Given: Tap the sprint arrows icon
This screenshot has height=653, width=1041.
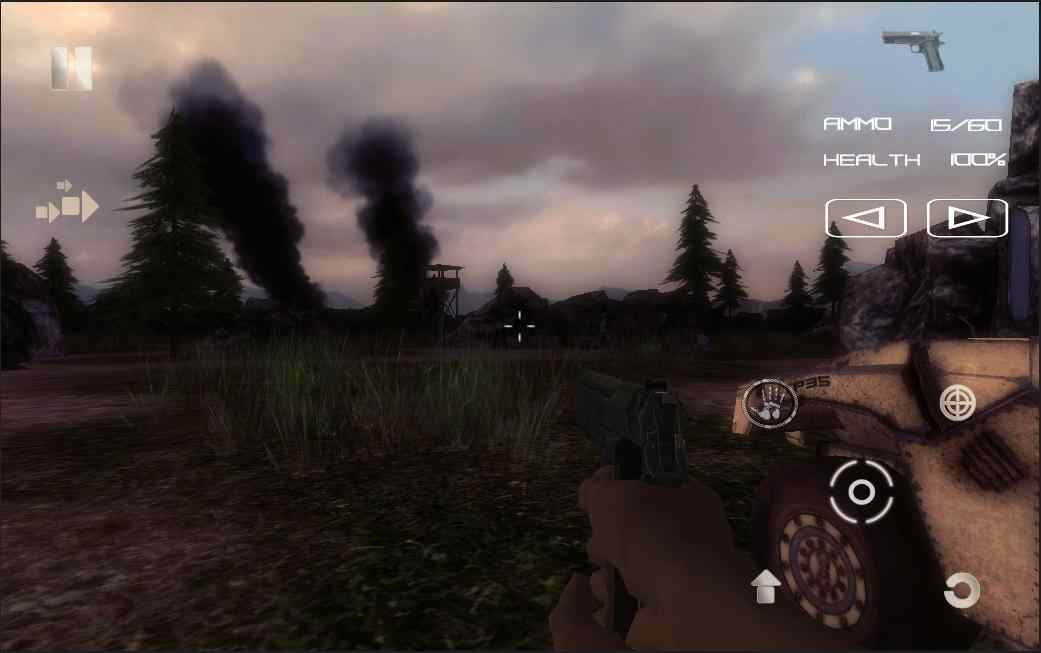Looking at the screenshot, I should [68, 203].
